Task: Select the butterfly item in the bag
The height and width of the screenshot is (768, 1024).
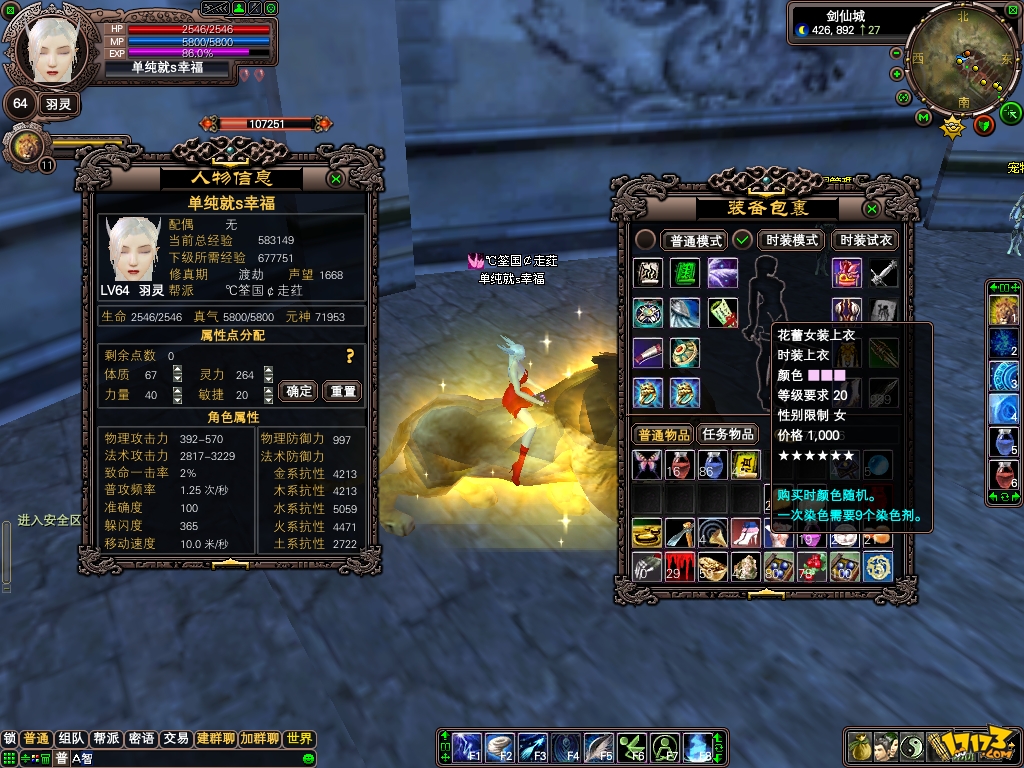Action: [647, 464]
